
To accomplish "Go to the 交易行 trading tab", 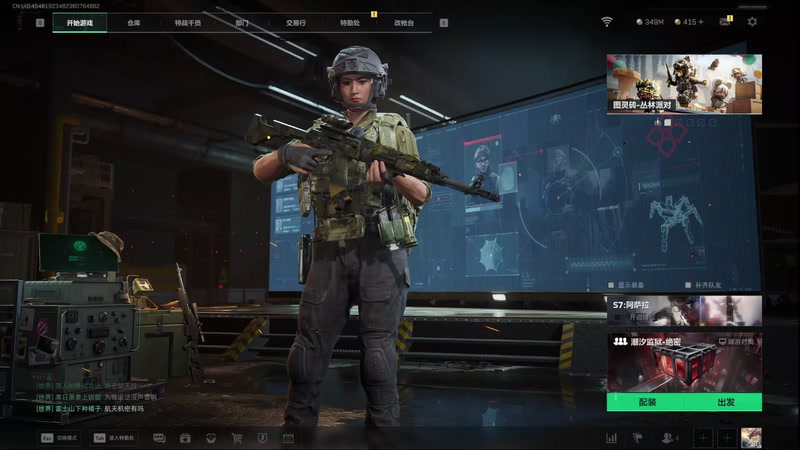I will (295, 22).
